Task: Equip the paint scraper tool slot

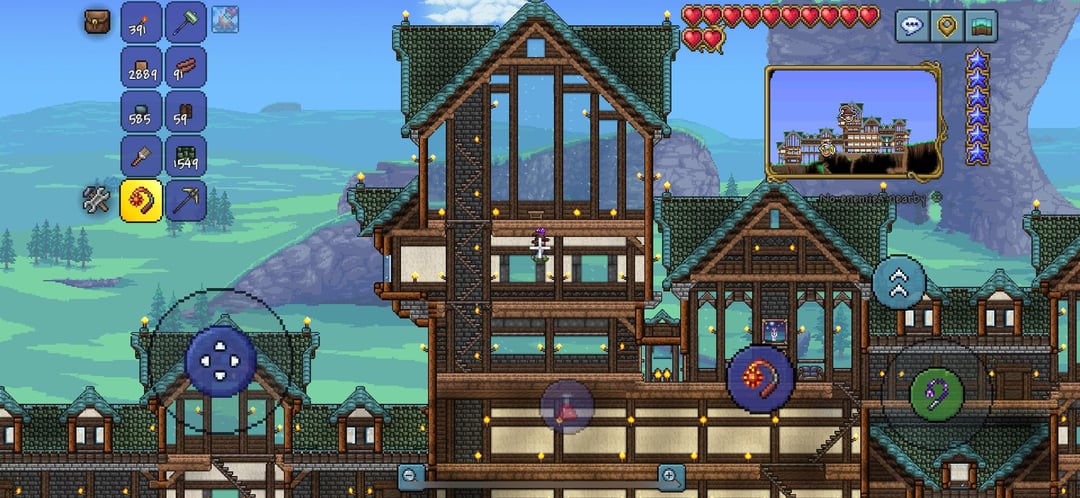Action: pyautogui.click(x=141, y=155)
